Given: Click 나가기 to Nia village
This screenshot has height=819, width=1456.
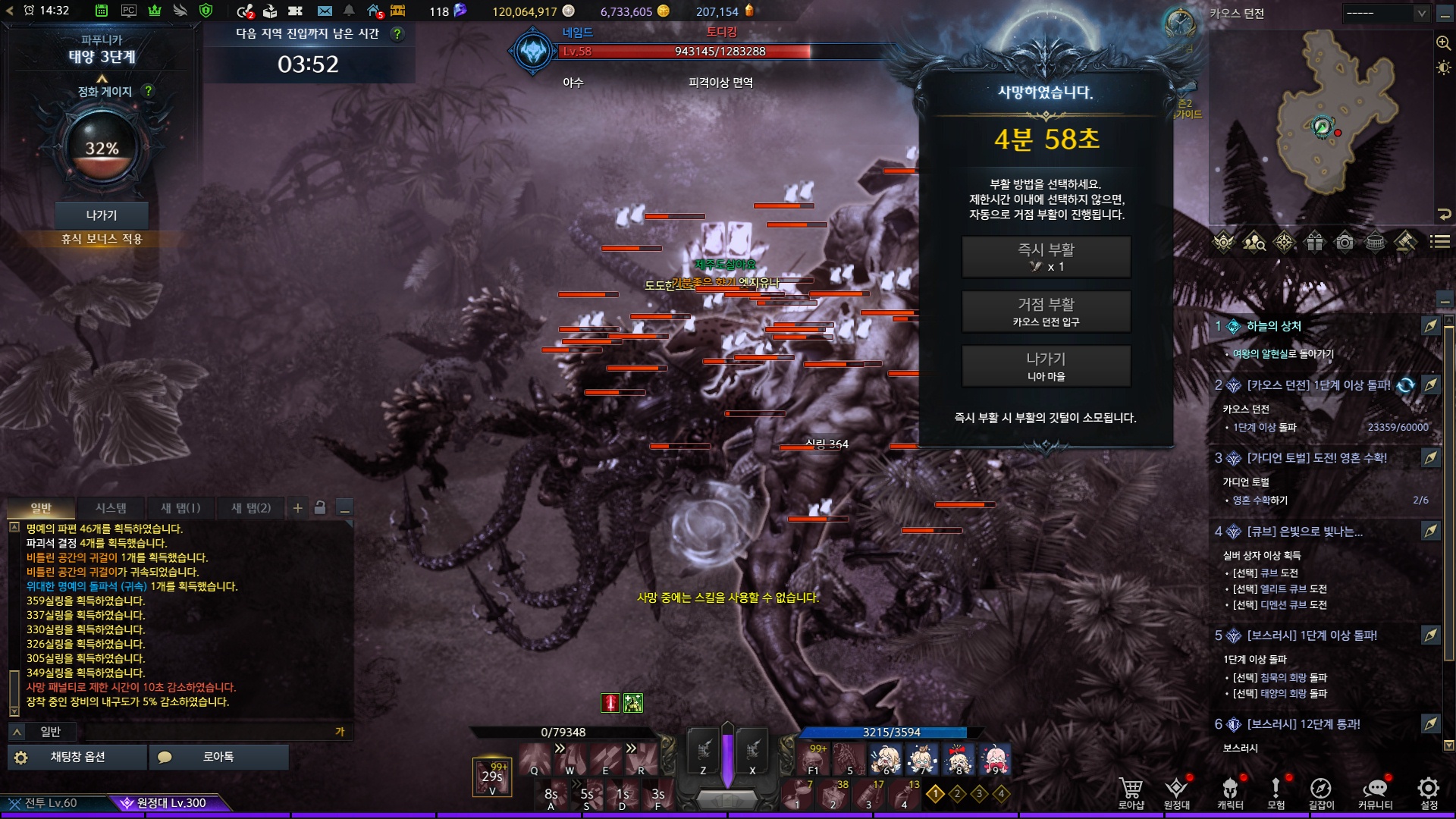Looking at the screenshot, I should coord(1046,366).
